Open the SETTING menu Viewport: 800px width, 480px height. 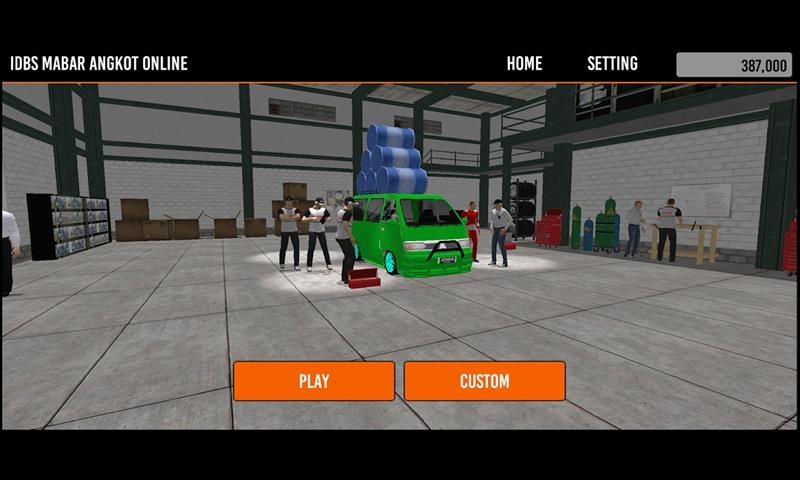click(612, 64)
